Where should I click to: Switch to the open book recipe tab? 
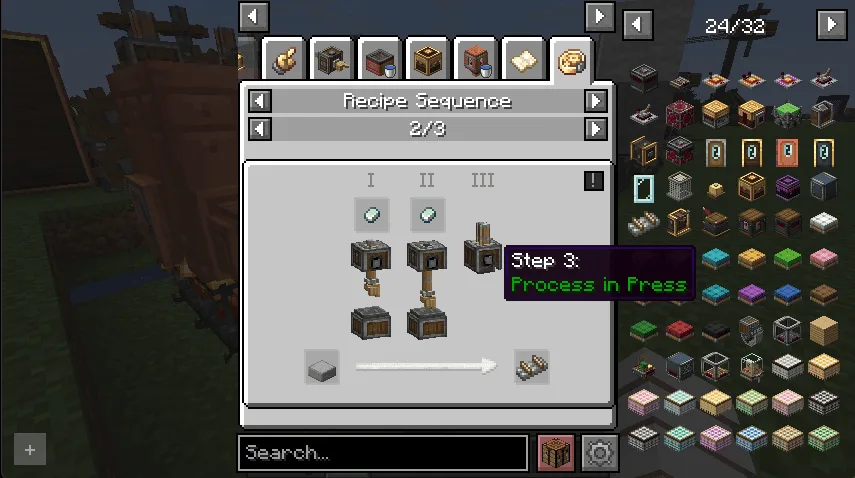(523, 62)
